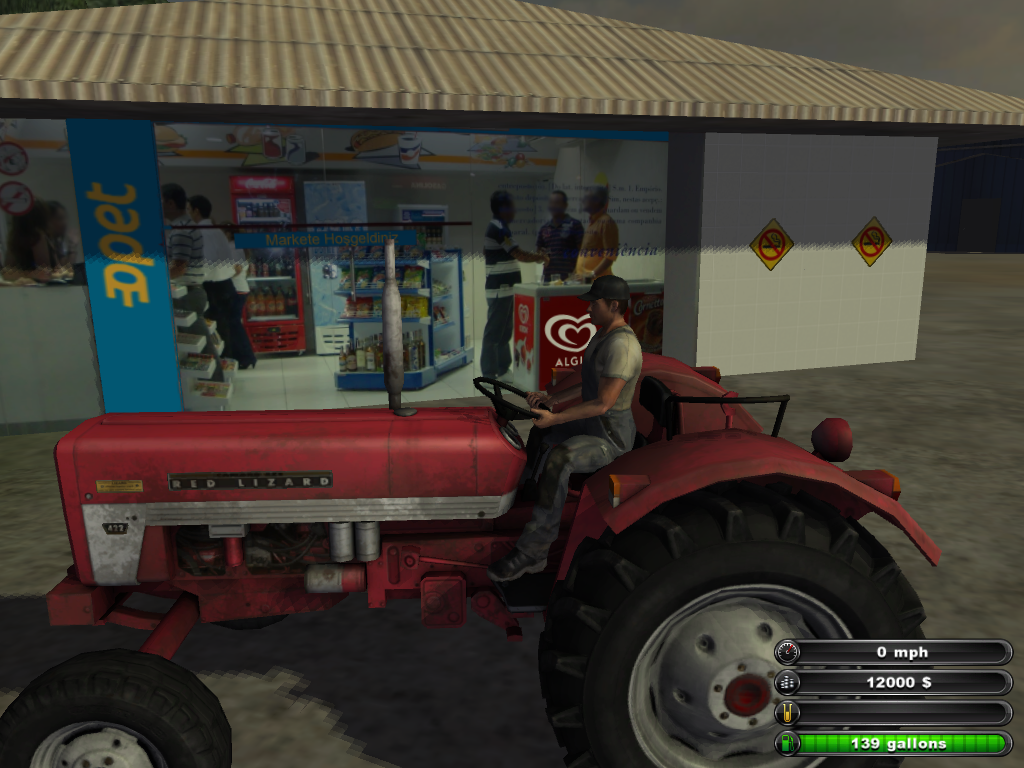Screen dimensions: 1024x768
Task: Click the speedometer gauge icon
Action: pyautogui.click(x=788, y=653)
